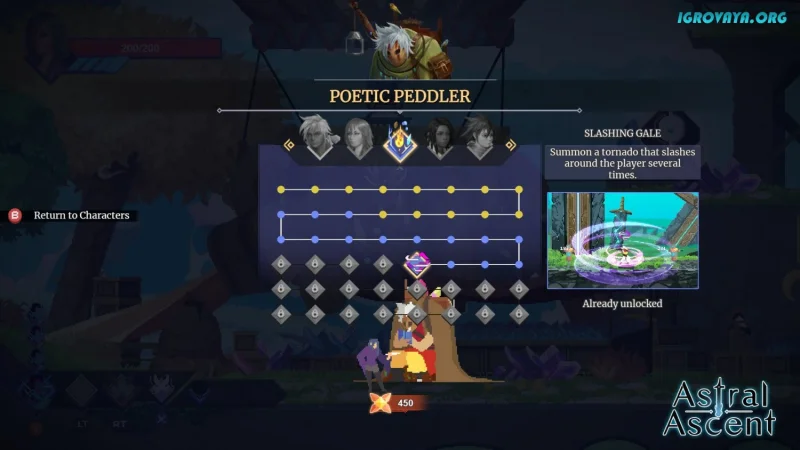The image size is (800, 450).
Task: Select the white-haired character portrait
Action: (x=320, y=138)
